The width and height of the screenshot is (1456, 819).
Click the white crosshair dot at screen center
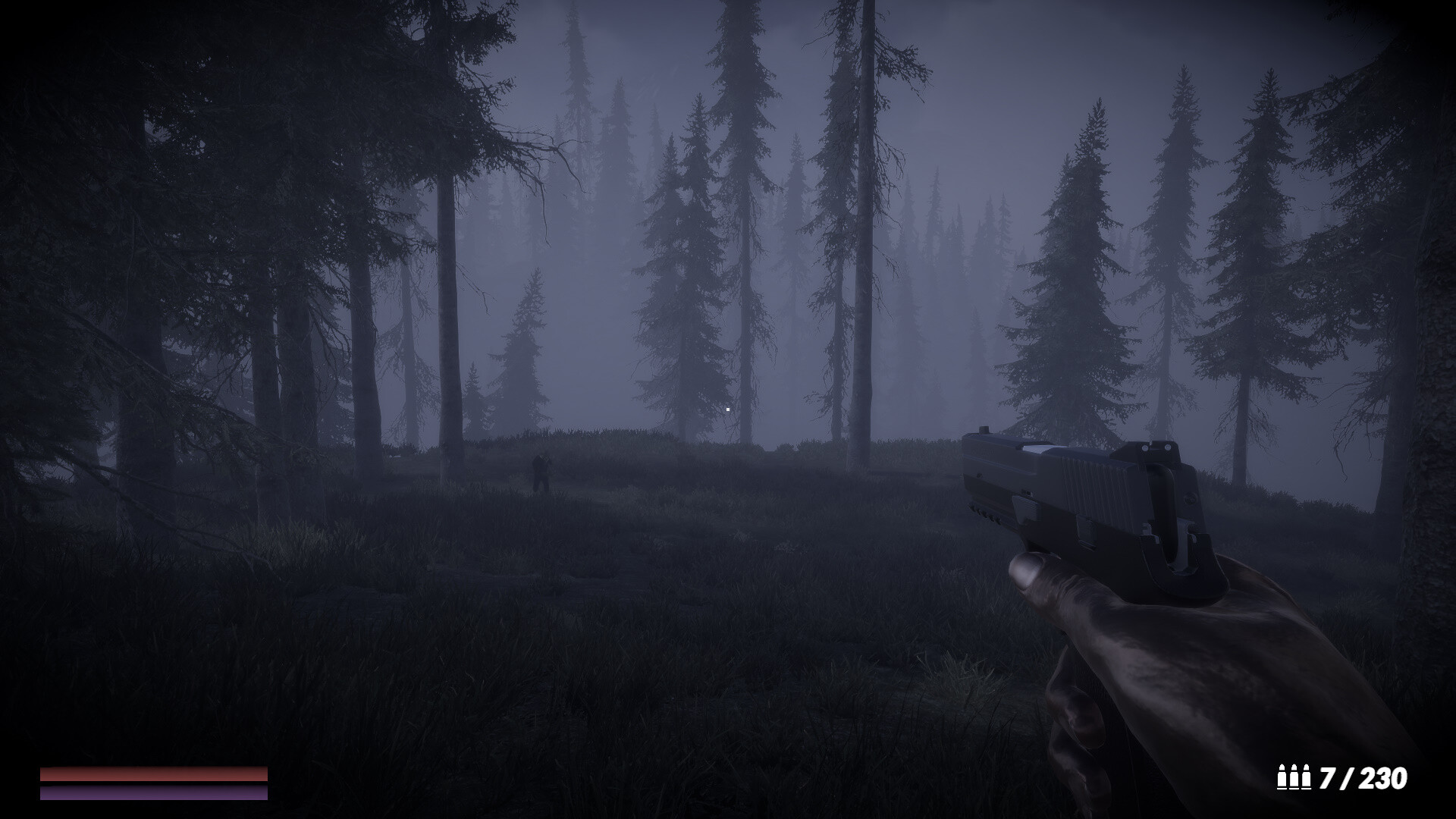(x=727, y=408)
